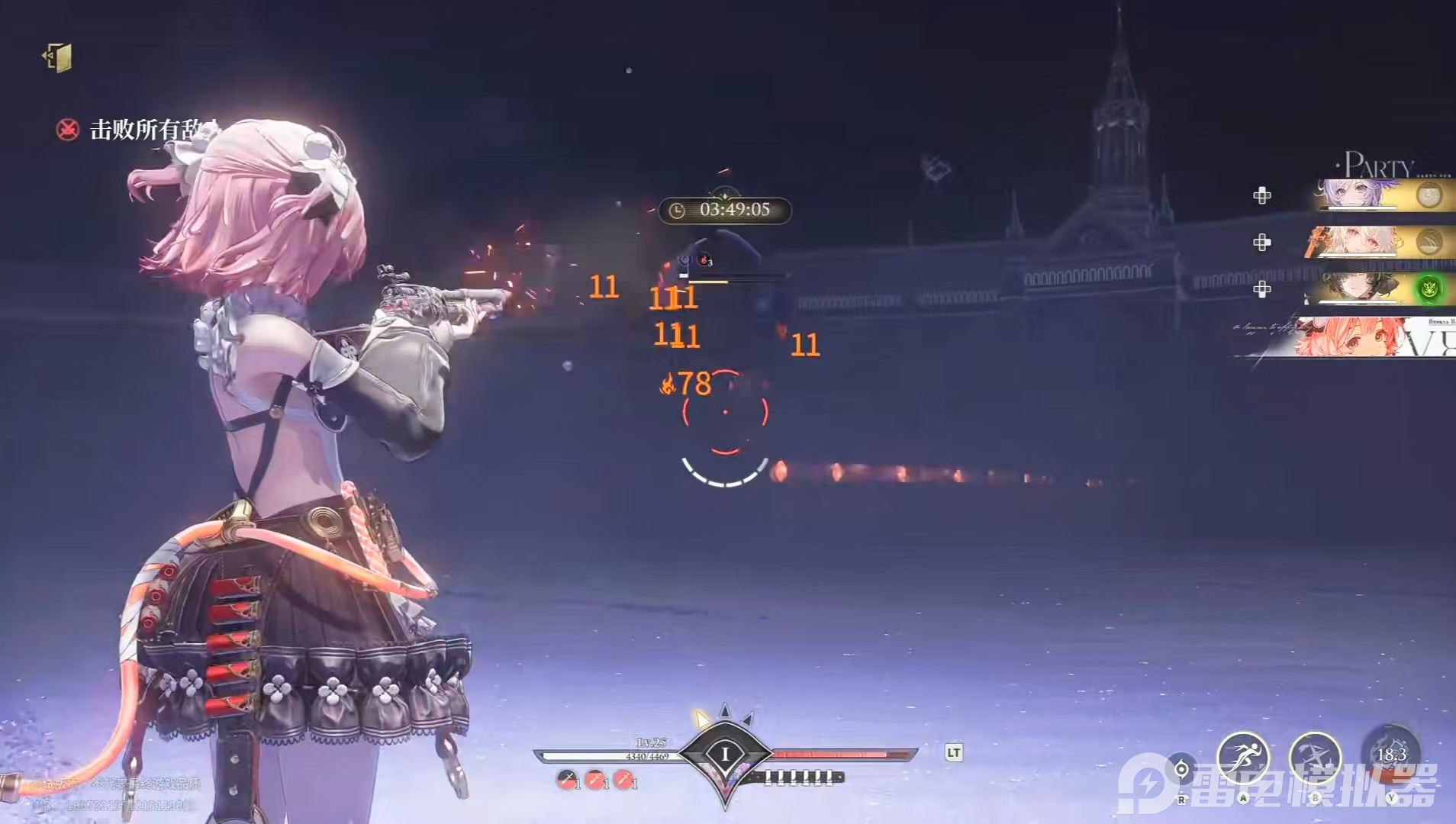Trigger the crossed-blades skill above the B button

click(1315, 756)
